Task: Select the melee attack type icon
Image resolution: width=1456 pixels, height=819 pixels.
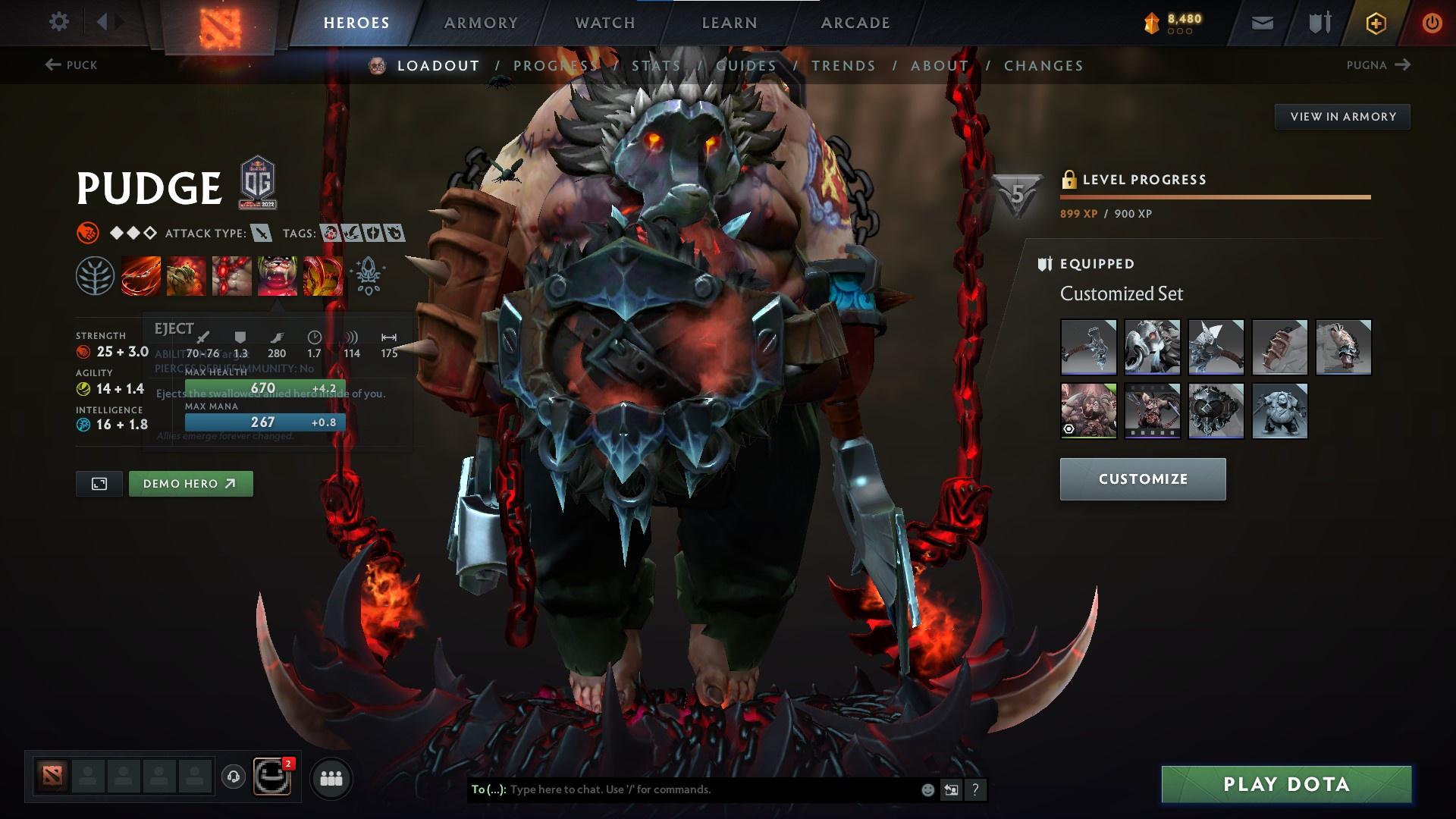Action: [261, 234]
